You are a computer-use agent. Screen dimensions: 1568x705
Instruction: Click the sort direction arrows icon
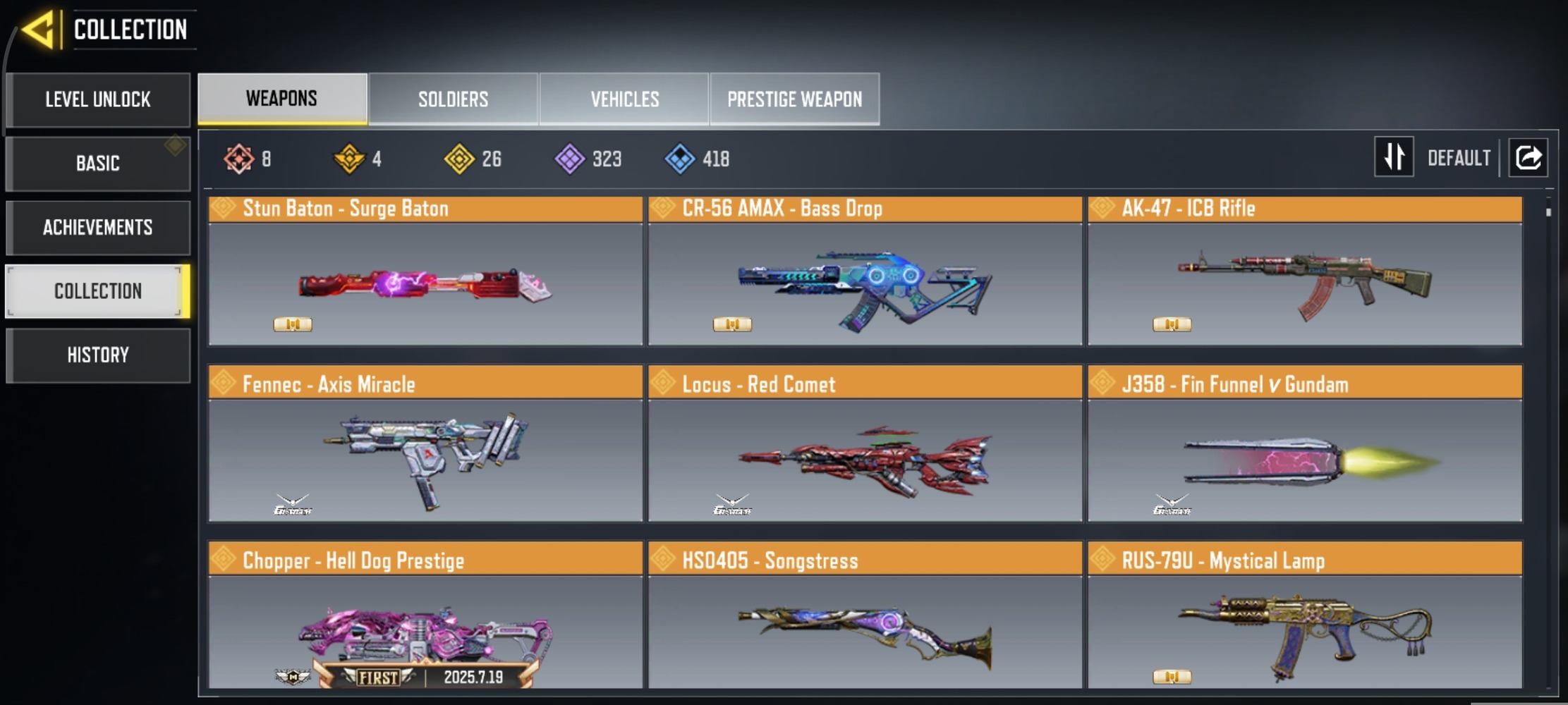click(x=1394, y=157)
